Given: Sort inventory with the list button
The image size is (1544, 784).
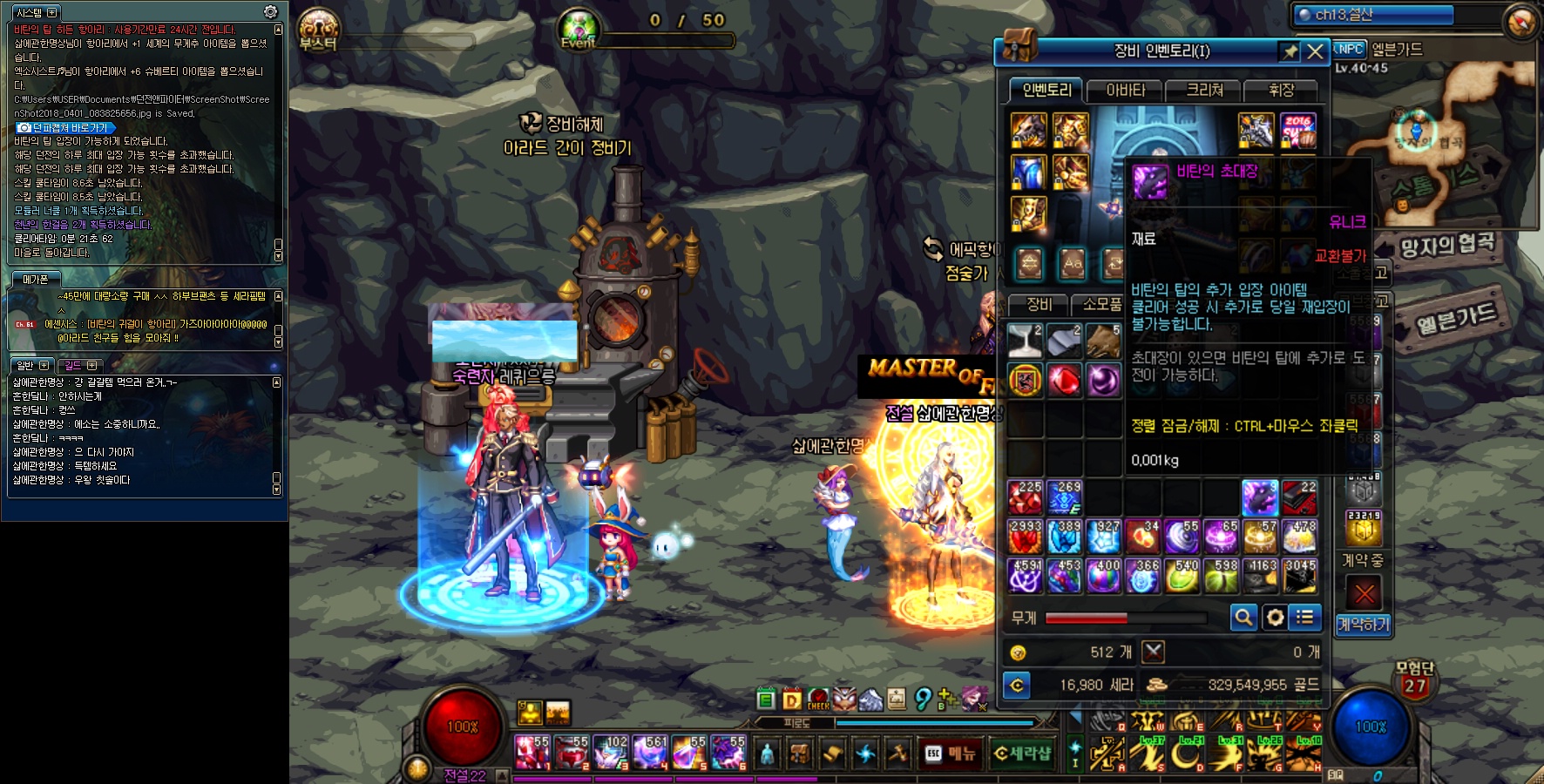Looking at the screenshot, I should (1305, 618).
